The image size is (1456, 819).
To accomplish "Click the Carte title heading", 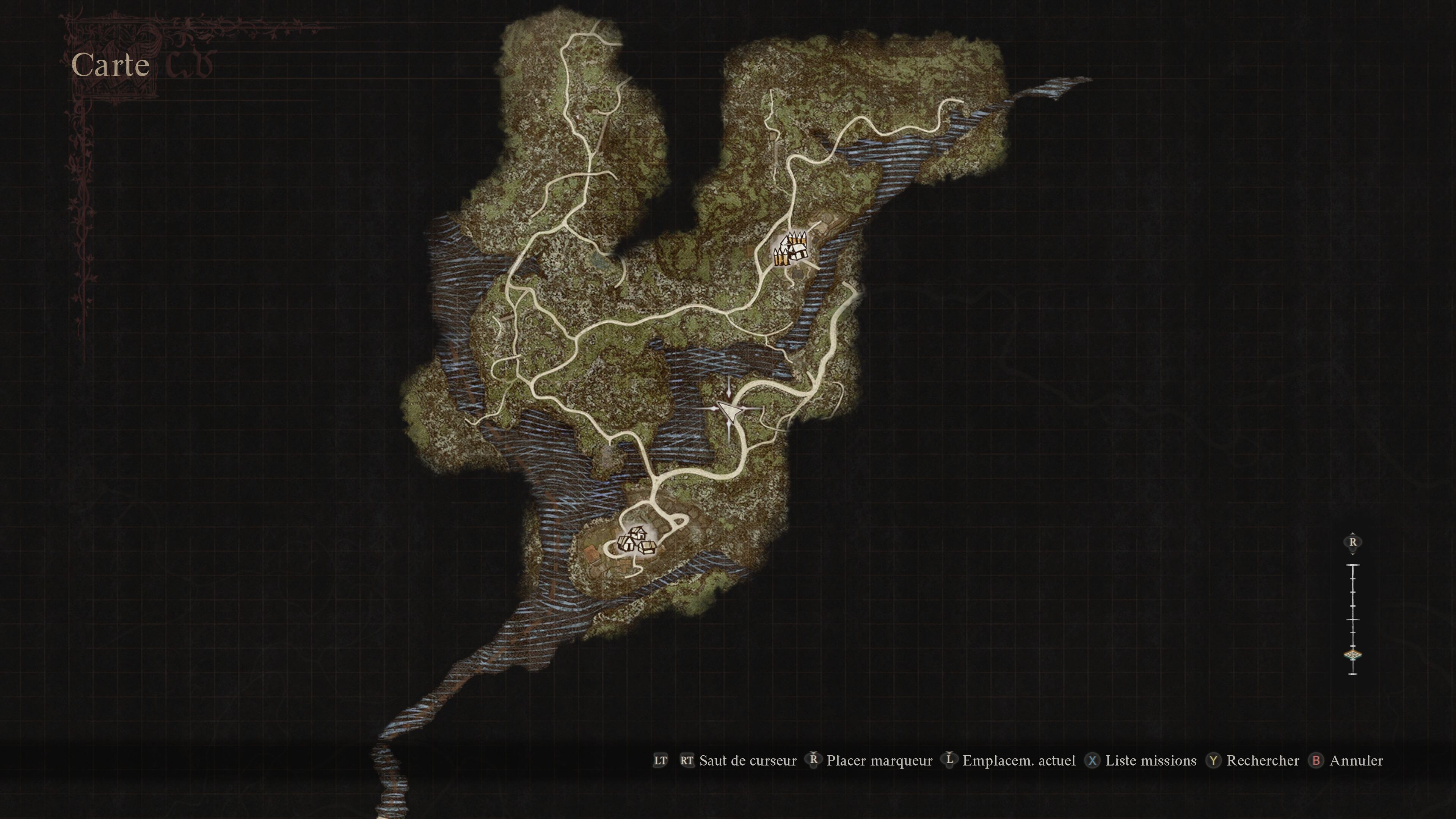I will click(x=111, y=65).
